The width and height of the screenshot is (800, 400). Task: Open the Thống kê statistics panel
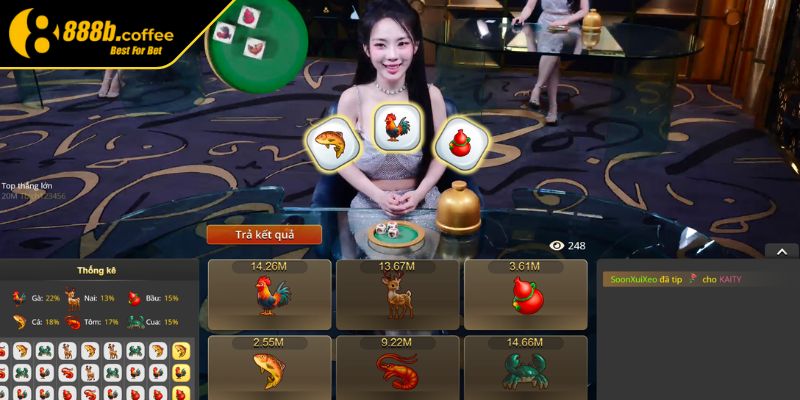[x=97, y=270]
